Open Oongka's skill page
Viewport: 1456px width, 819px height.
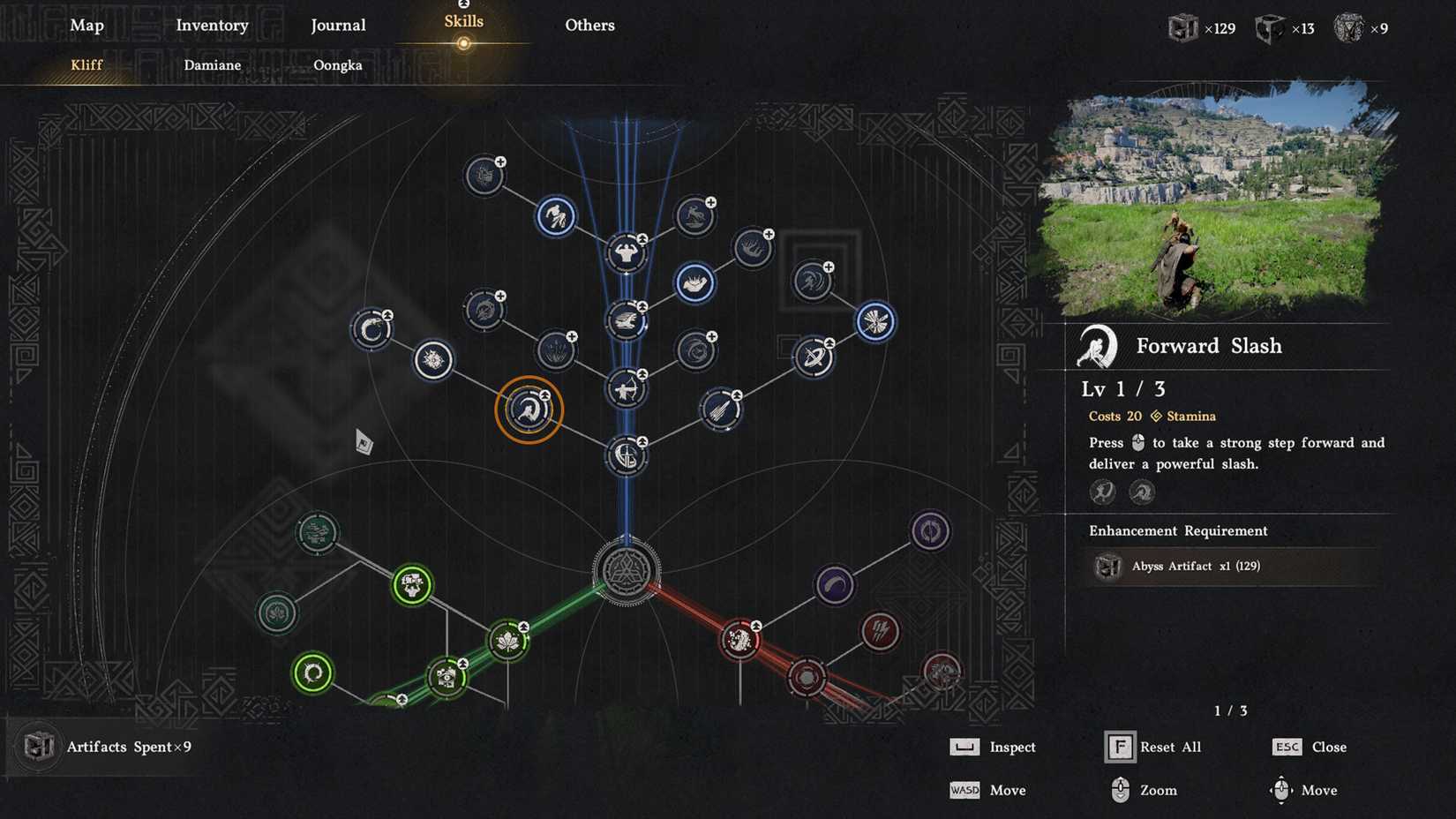pyautogui.click(x=338, y=65)
